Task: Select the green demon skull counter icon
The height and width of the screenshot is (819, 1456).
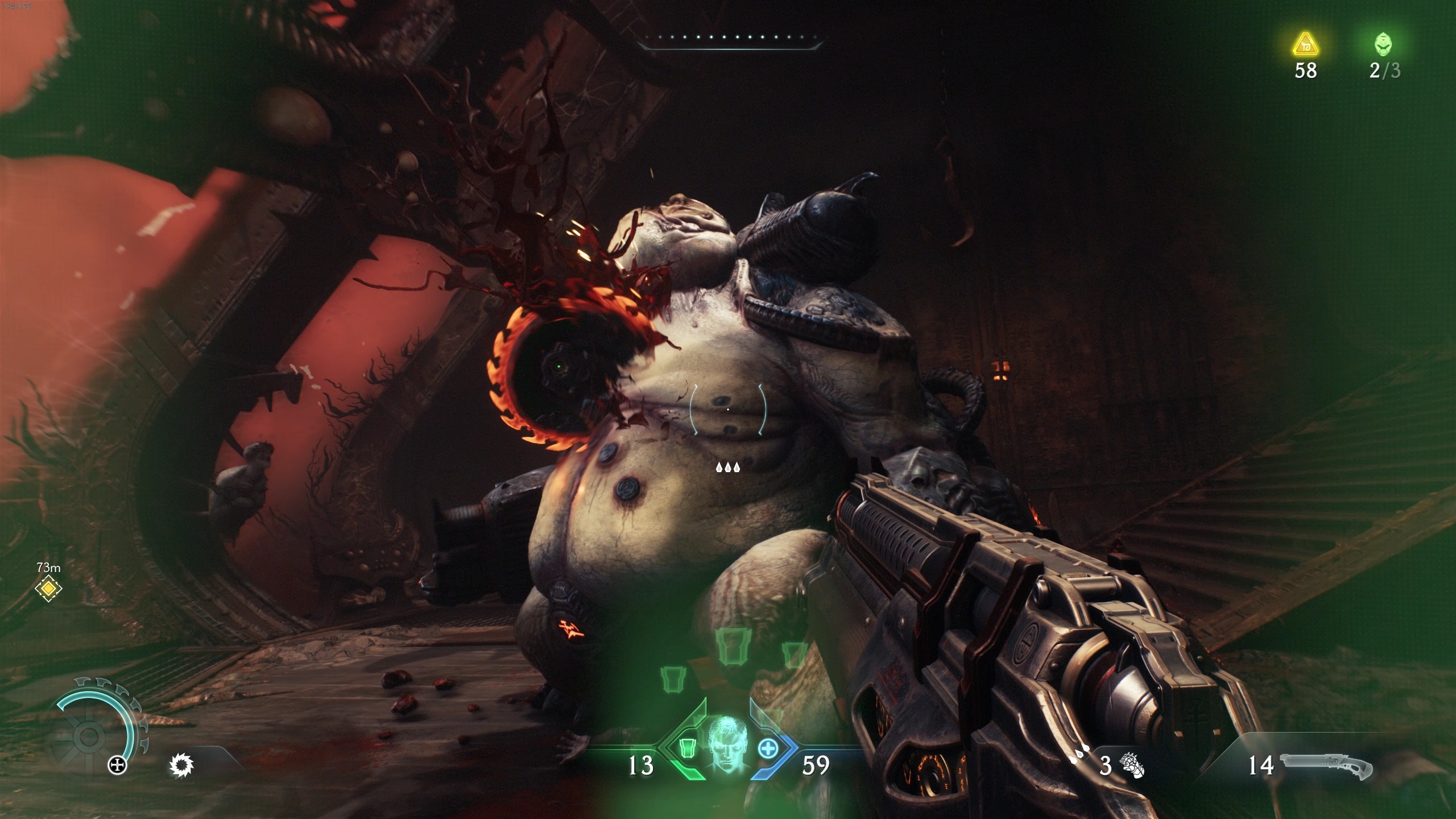Action: (1384, 44)
